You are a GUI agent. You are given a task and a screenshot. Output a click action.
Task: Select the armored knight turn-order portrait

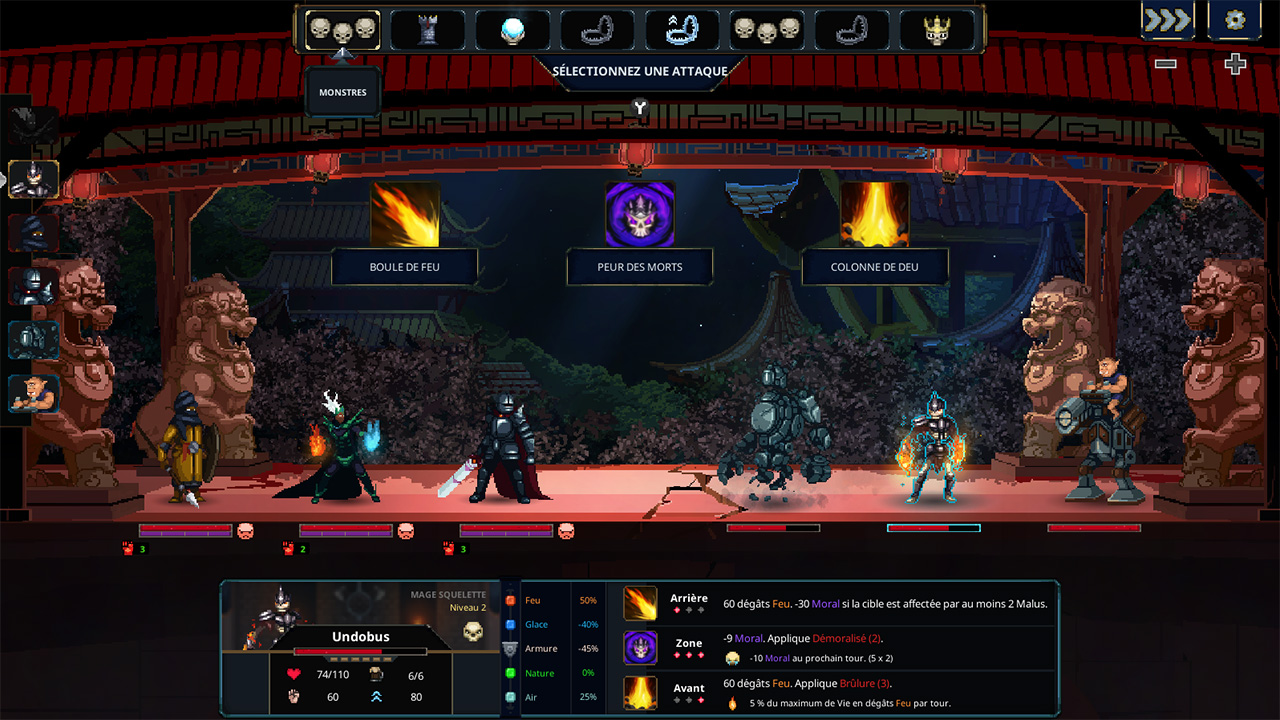click(x=34, y=286)
